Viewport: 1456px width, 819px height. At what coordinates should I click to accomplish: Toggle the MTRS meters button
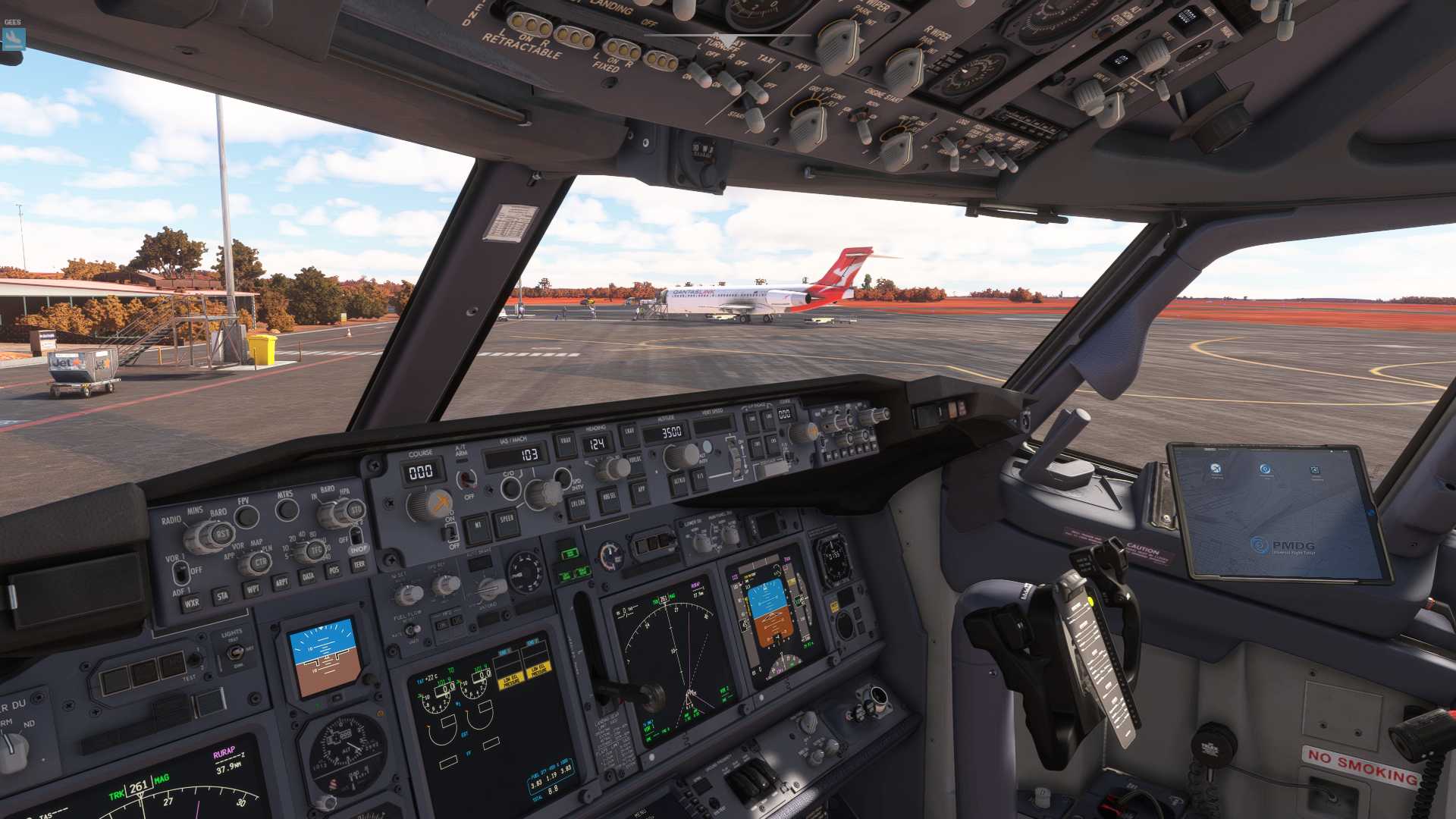coord(287,510)
